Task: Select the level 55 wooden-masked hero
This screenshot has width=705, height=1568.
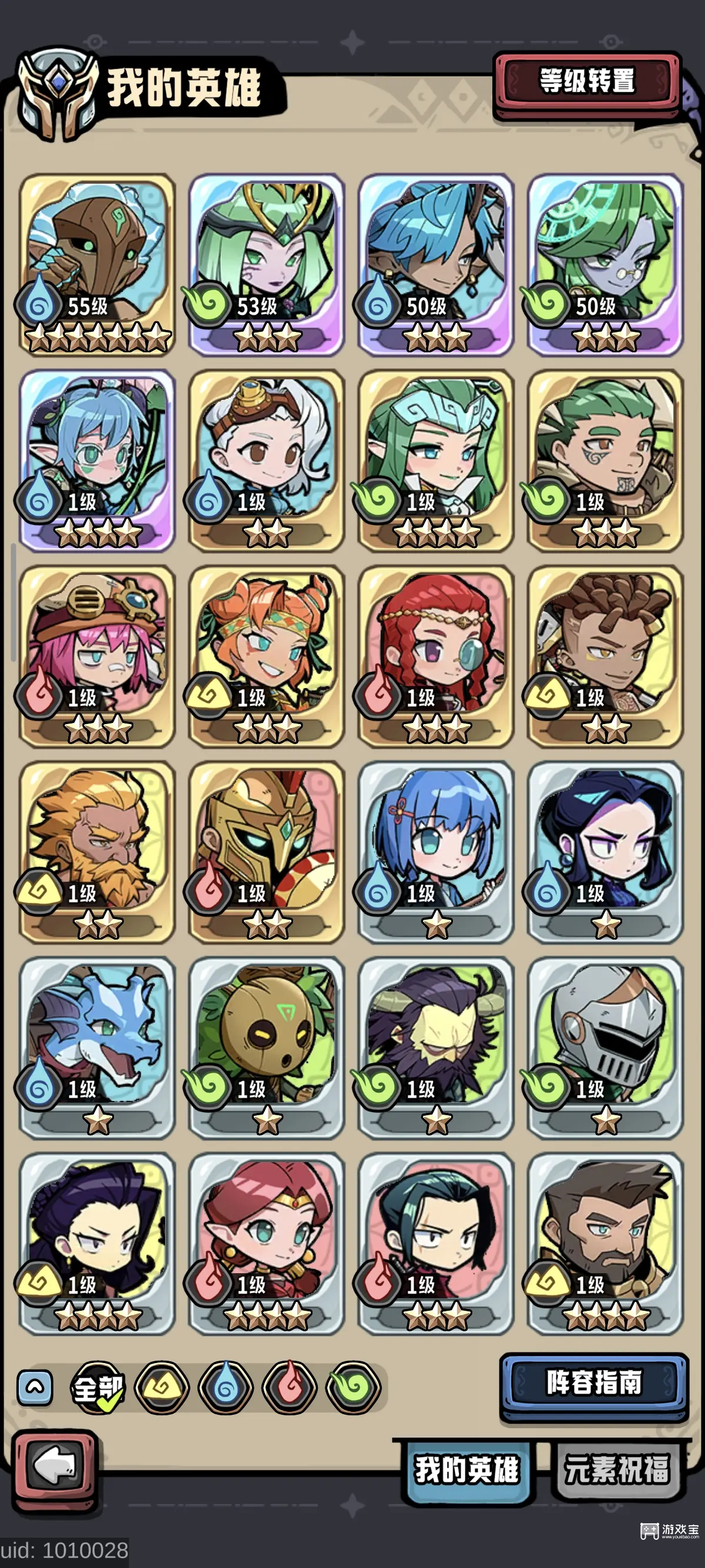Action: (98, 264)
